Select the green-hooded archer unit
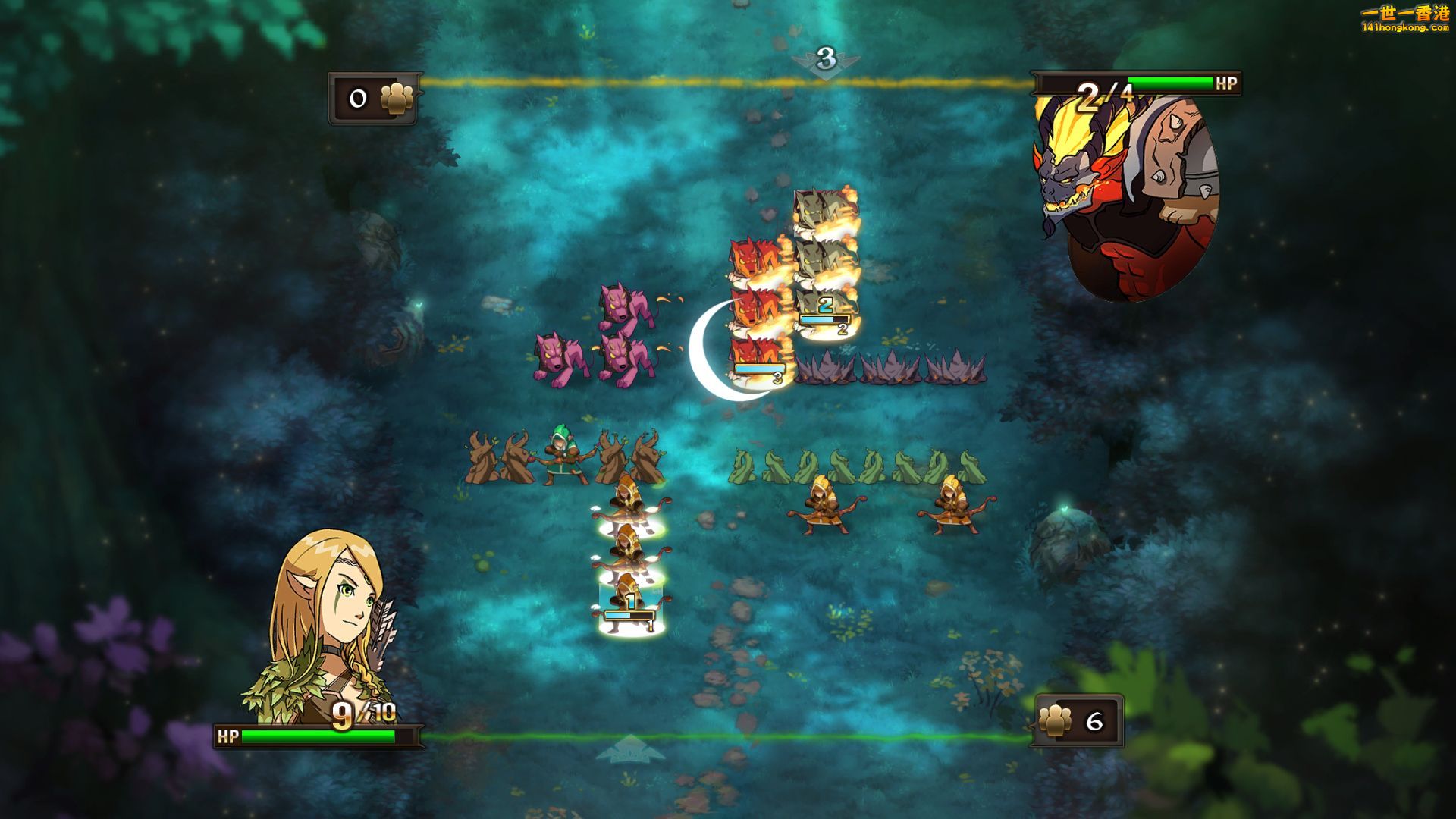The image size is (1456, 819). (x=562, y=455)
